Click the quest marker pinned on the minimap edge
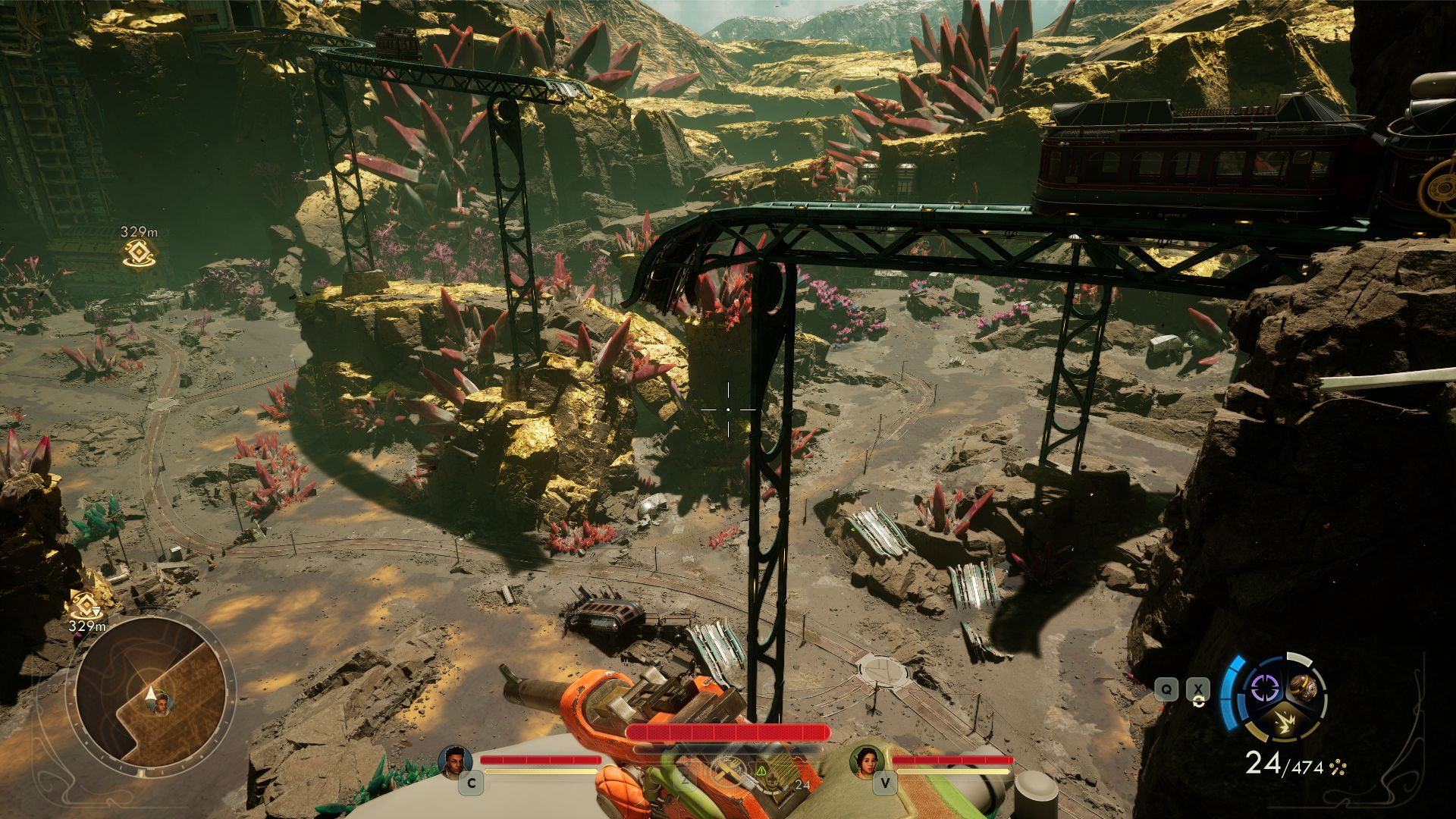This screenshot has width=1456, height=819. (x=84, y=604)
